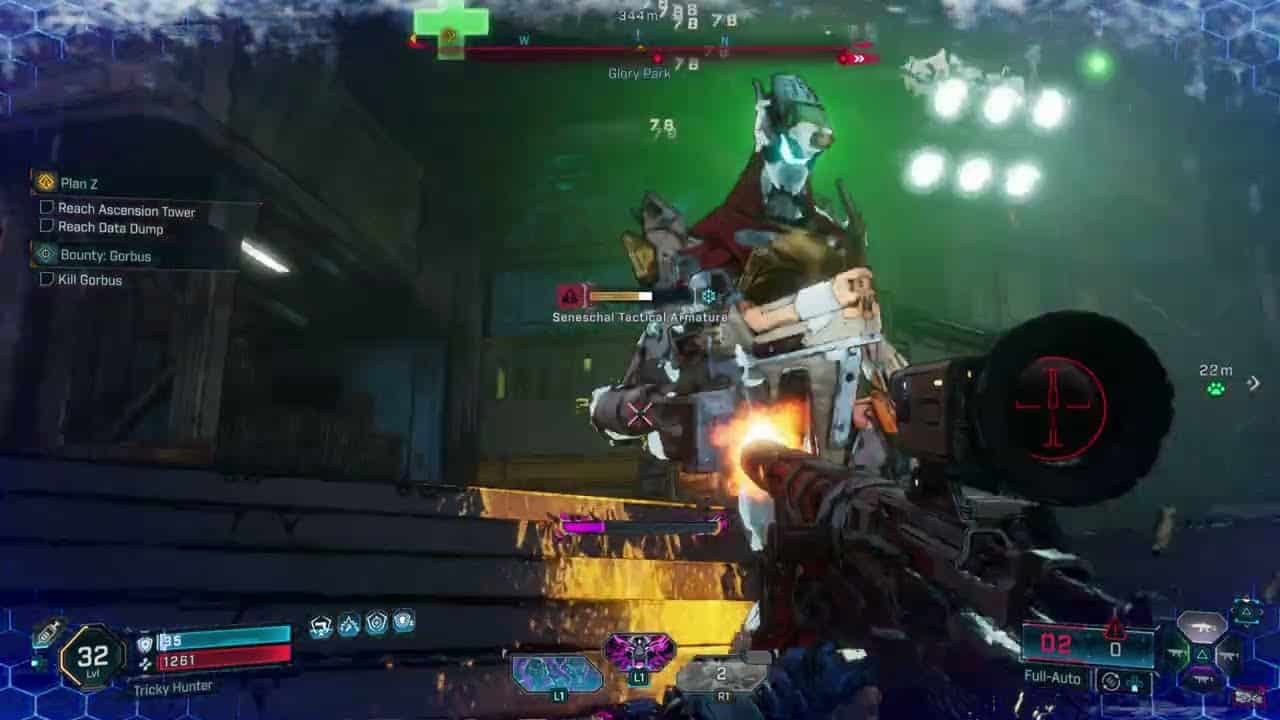Click the shield icon next to the shield bar

pyautogui.click(x=146, y=645)
